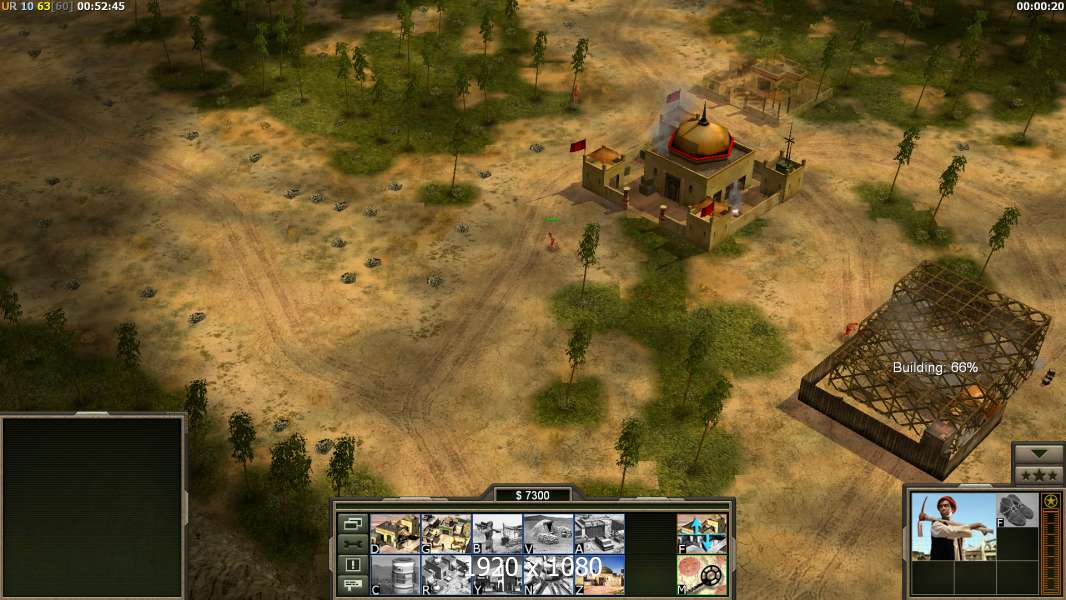Build the domed sandstone building marked Z
The width and height of the screenshot is (1066, 600).
(599, 575)
